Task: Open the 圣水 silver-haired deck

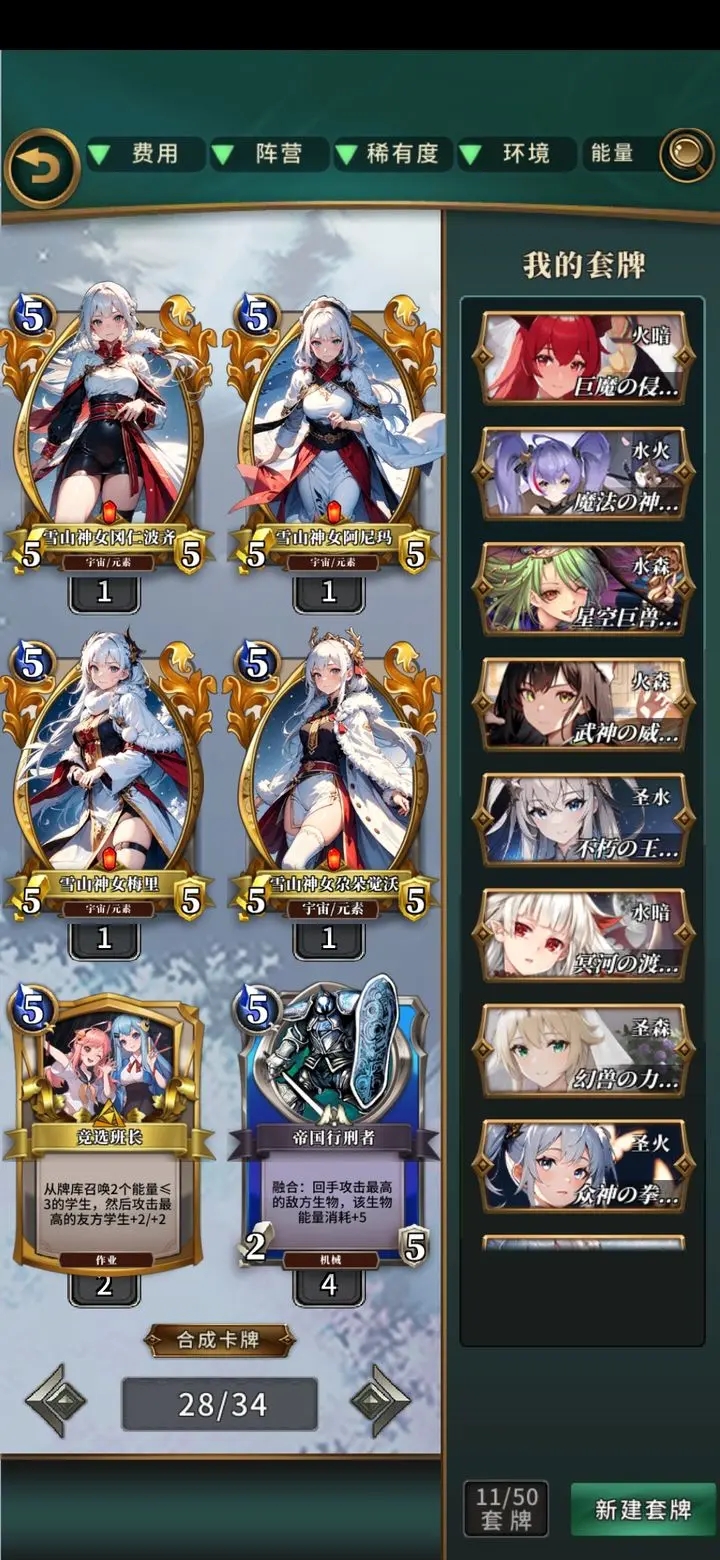Action: coord(583,820)
